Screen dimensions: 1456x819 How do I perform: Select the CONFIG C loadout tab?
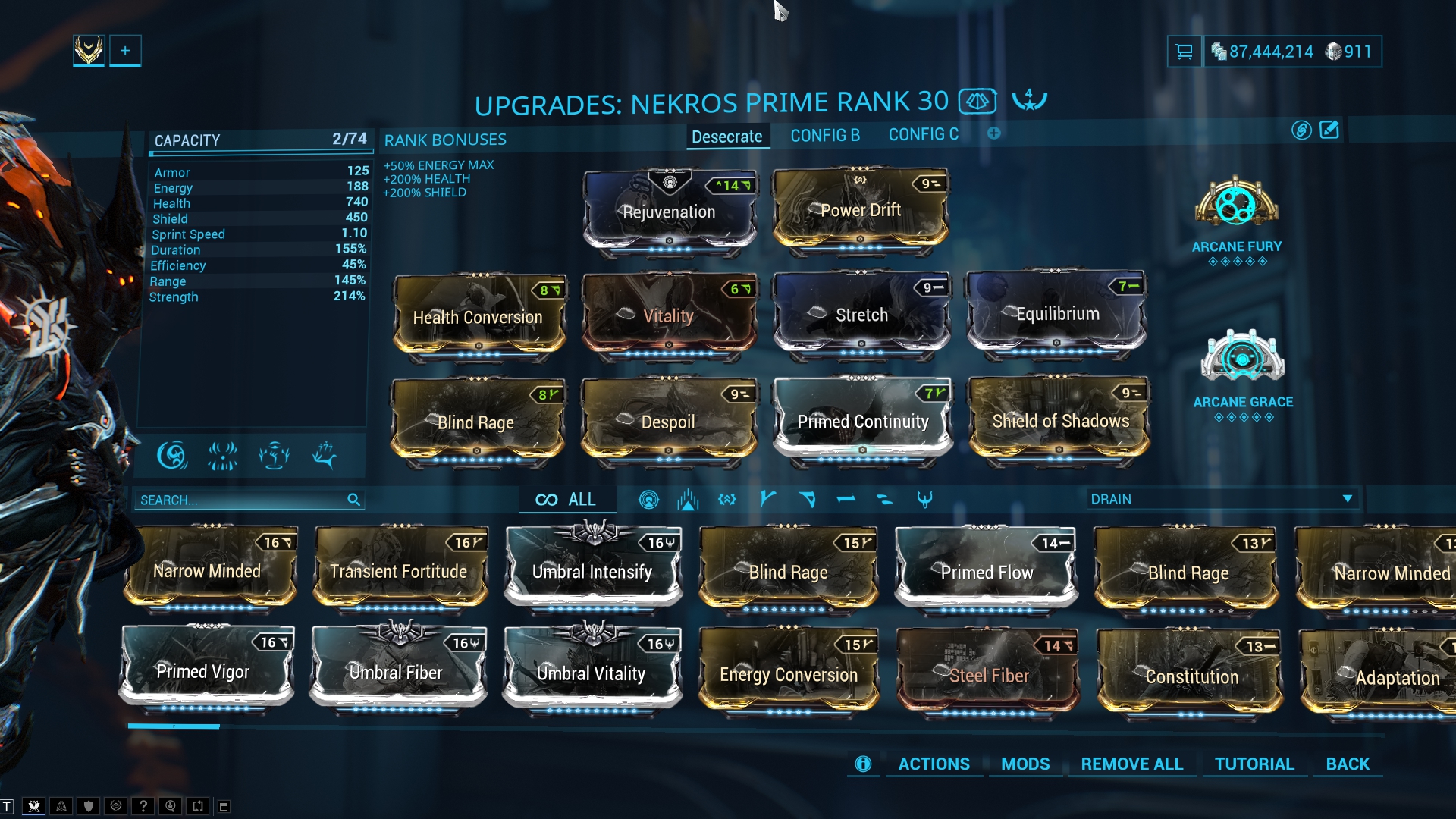[923, 135]
